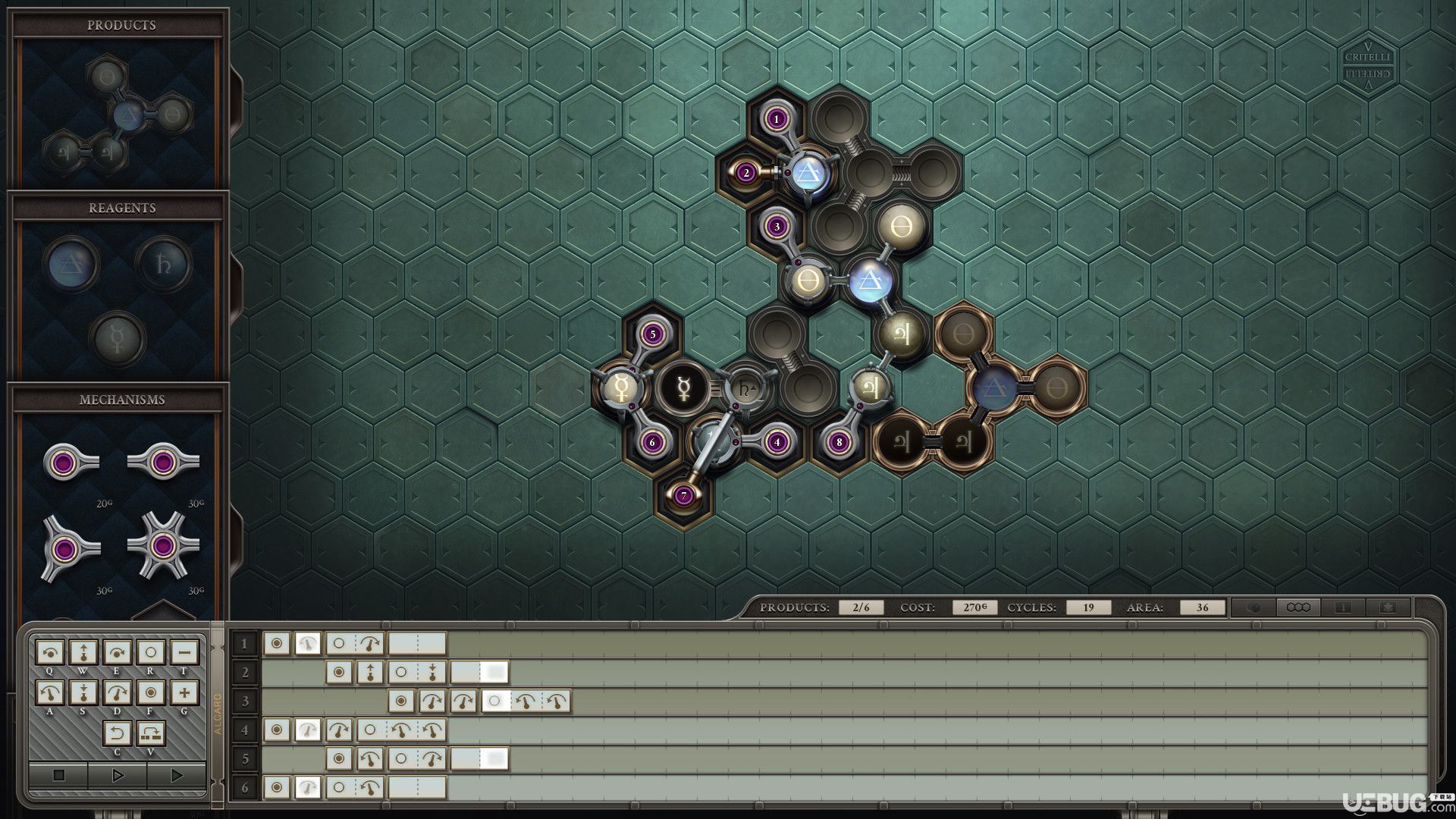Choose the pivot clockwise instruction above D
The height and width of the screenshot is (819, 1456).
click(x=117, y=692)
